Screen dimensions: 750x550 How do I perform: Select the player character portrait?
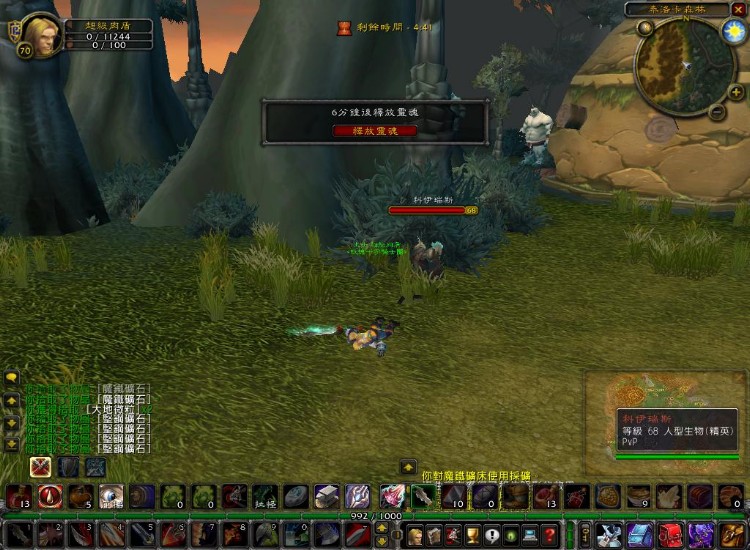tap(42, 33)
